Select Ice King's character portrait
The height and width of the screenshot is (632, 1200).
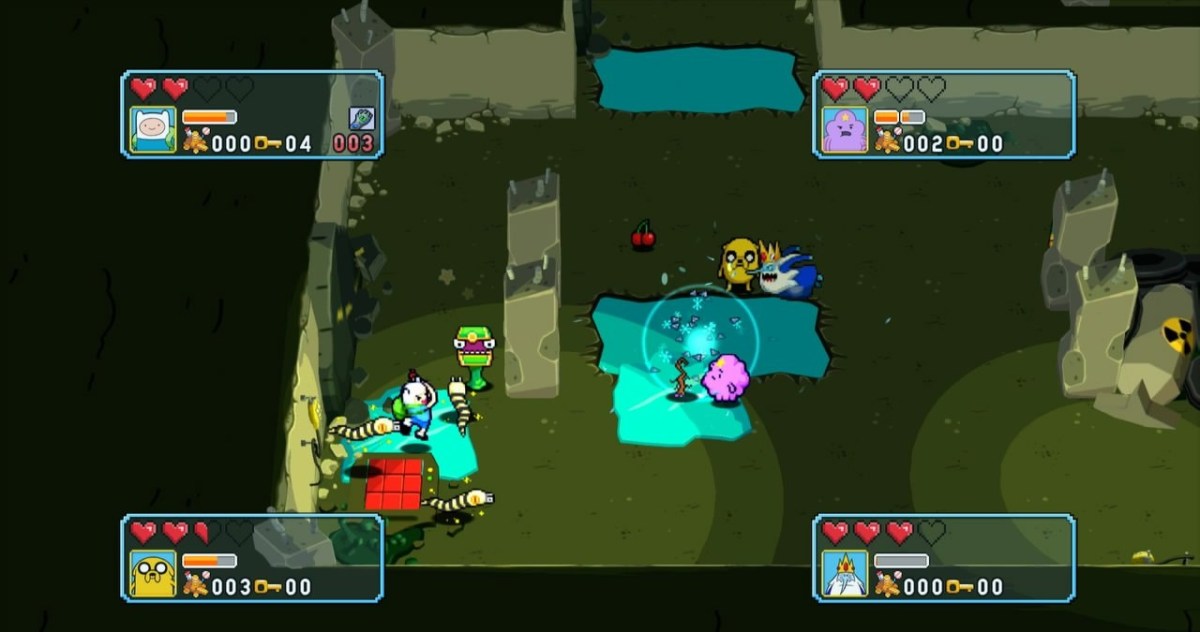[x=845, y=574]
